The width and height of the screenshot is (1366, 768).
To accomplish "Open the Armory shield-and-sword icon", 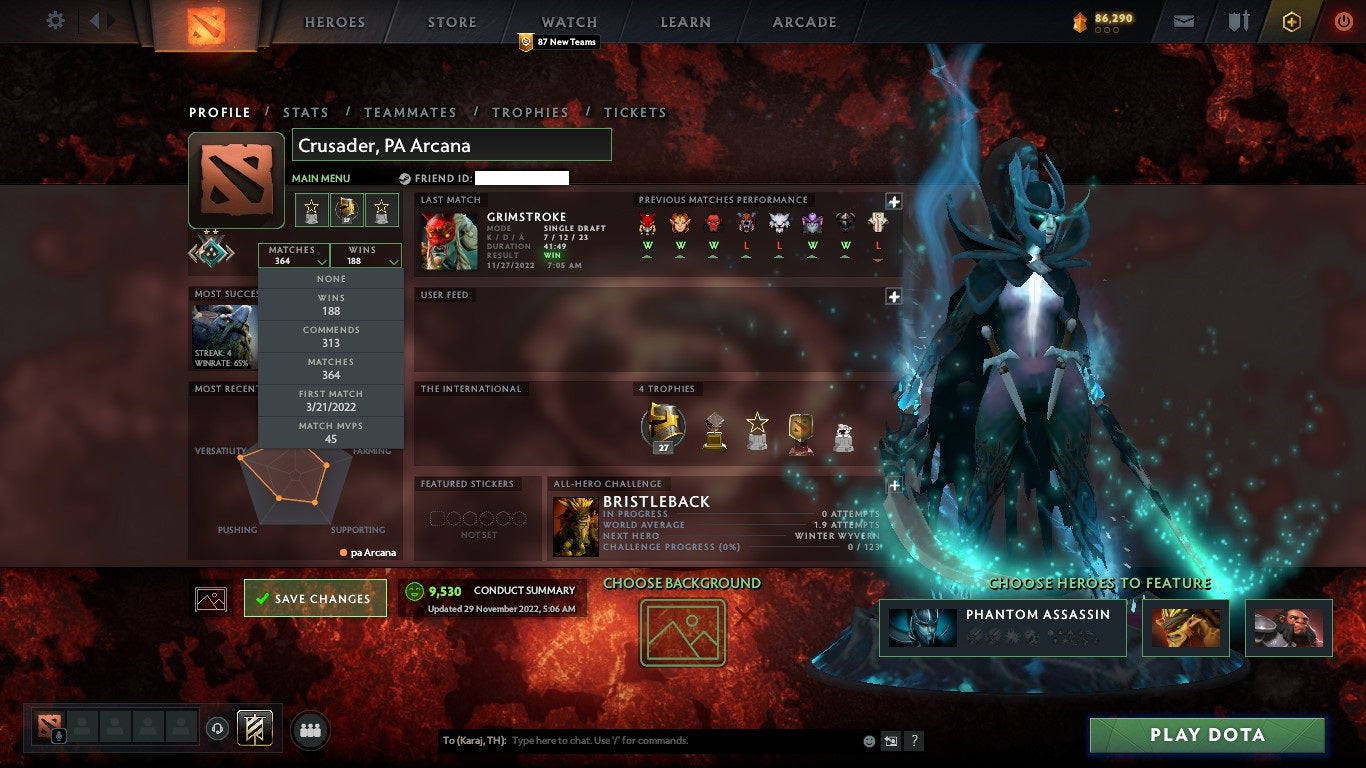I will point(1237,19).
